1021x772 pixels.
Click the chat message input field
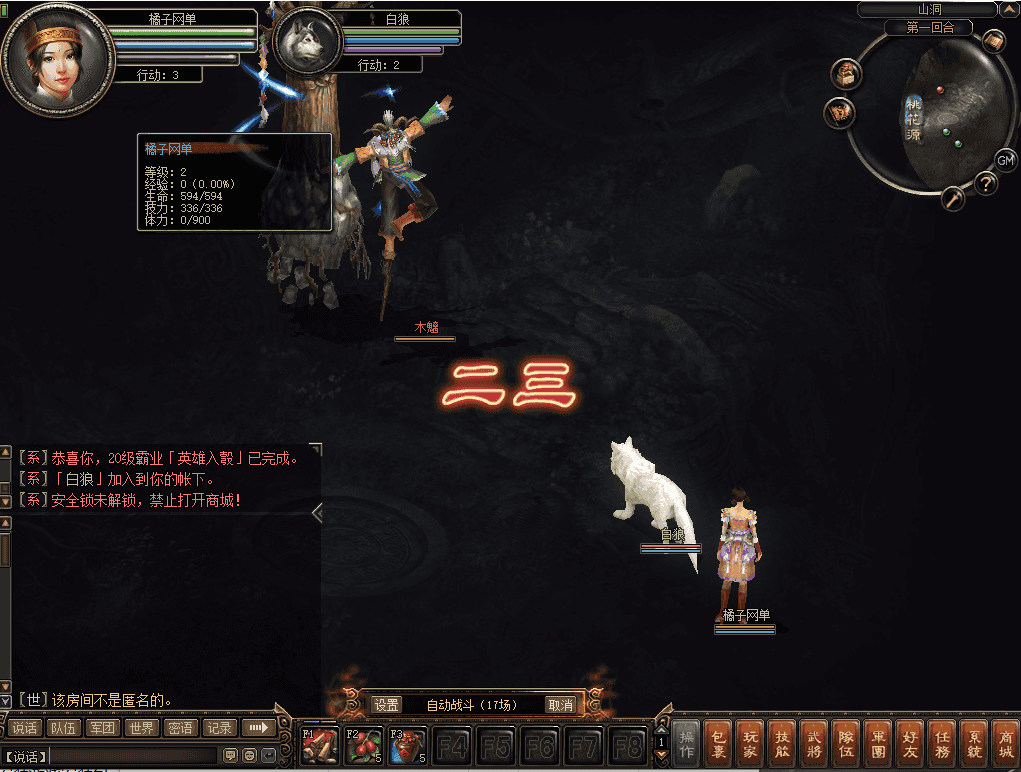[133, 755]
